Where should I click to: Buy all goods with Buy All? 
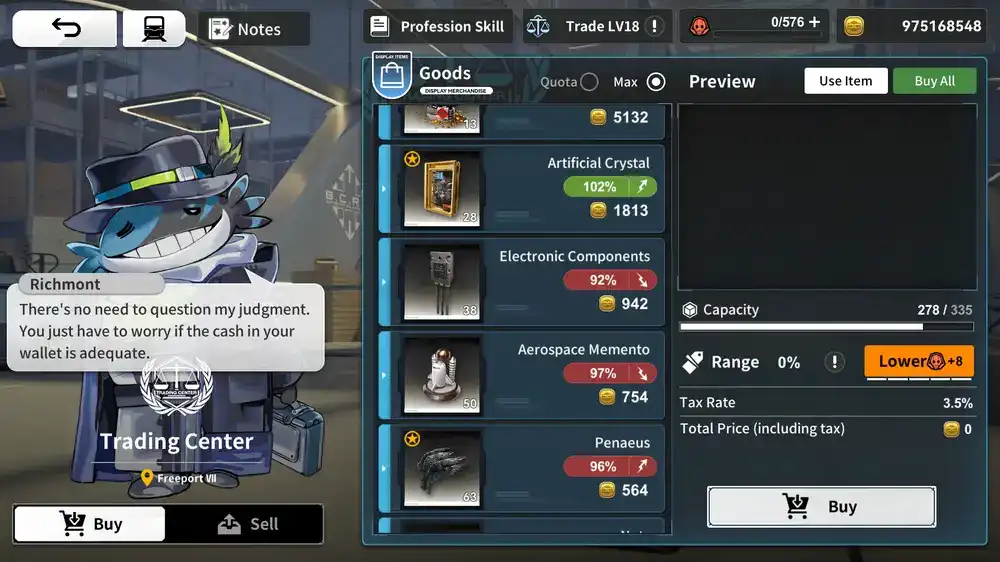(934, 81)
